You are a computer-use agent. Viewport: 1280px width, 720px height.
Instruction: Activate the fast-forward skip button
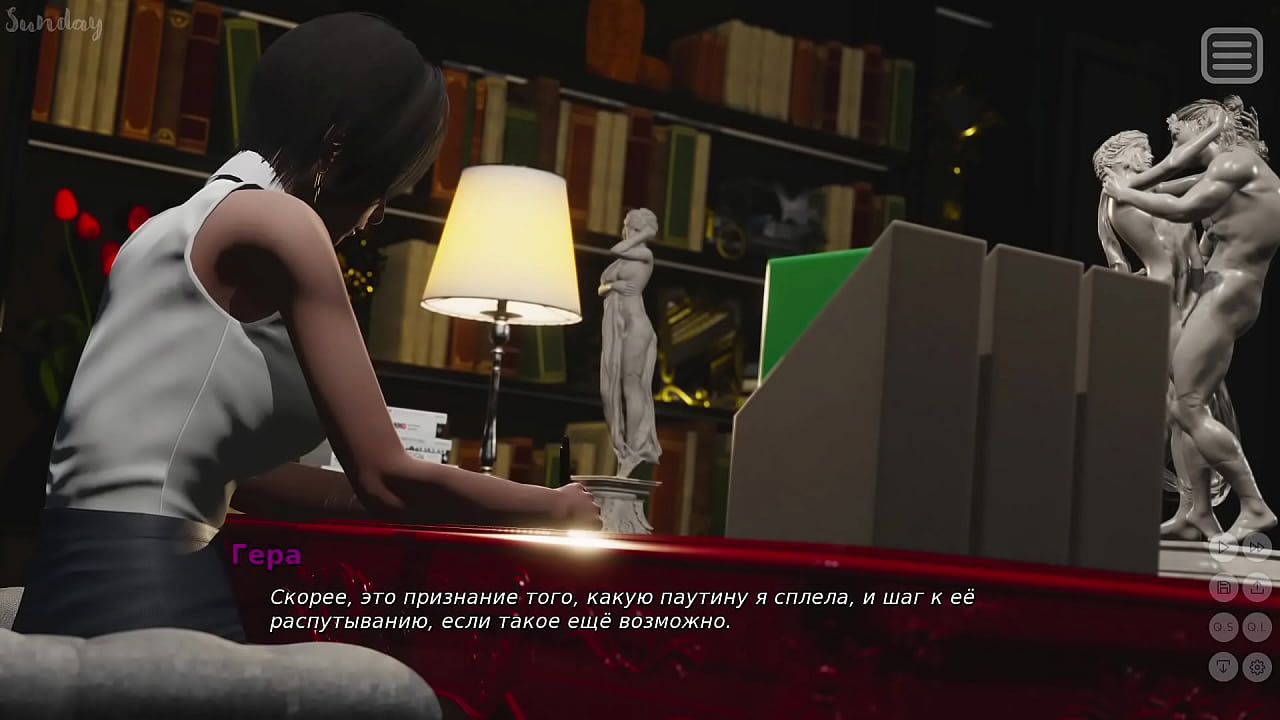pyautogui.click(x=1257, y=547)
